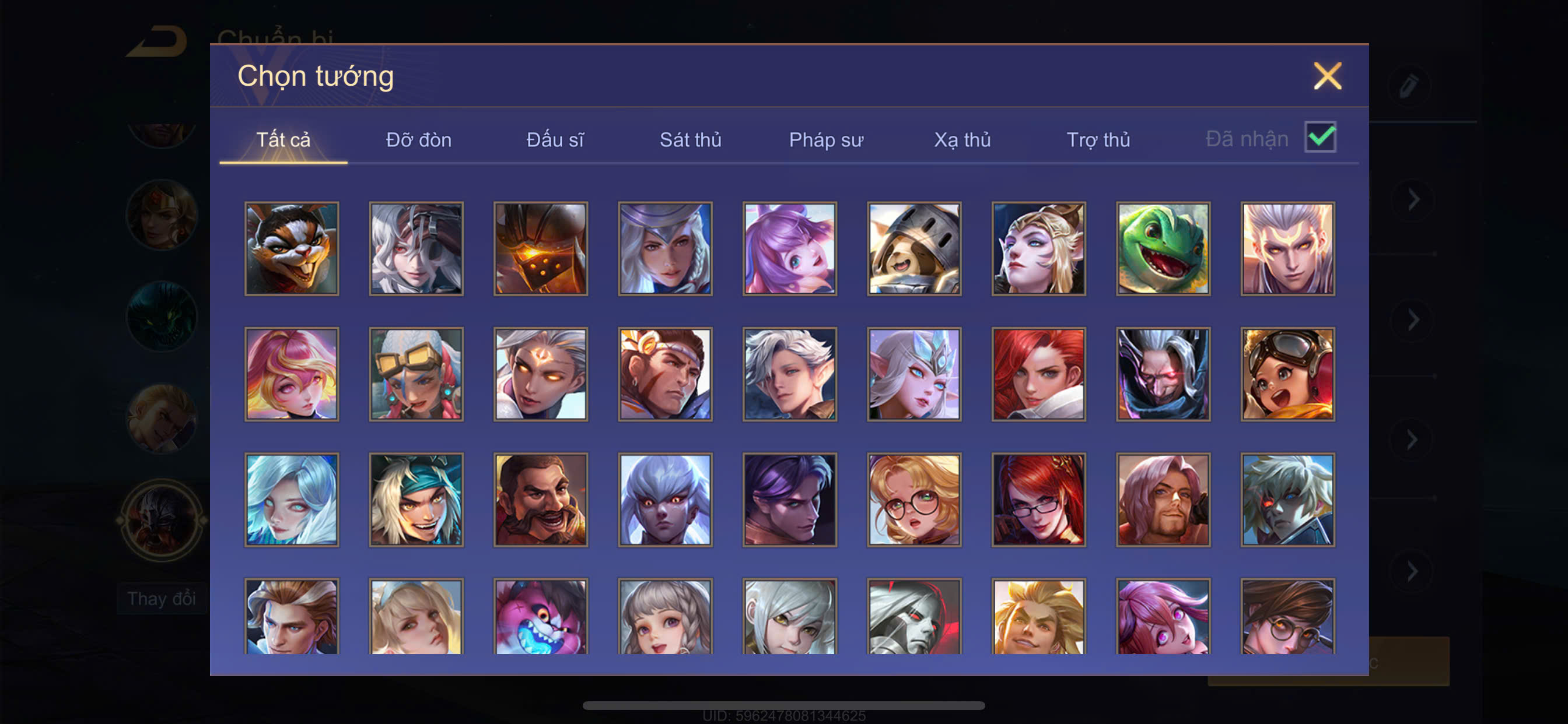Switch to the Tất cả tab
The image size is (1568, 724).
click(x=283, y=140)
